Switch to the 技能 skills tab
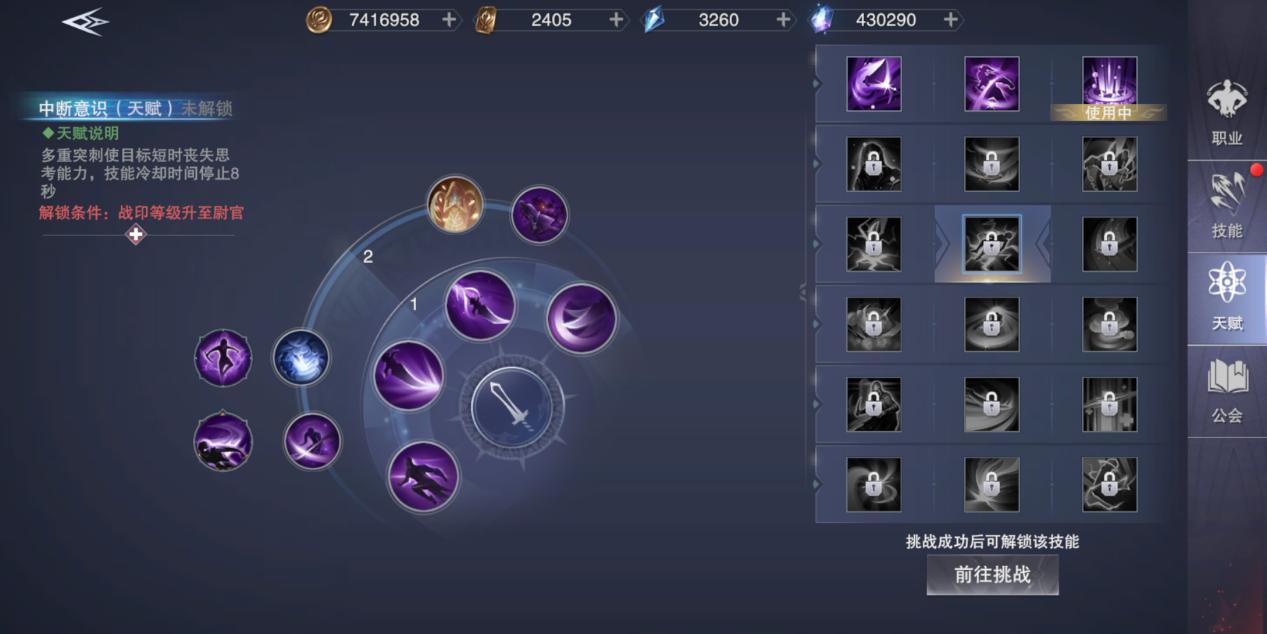Screen dimensions: 1267x634 1226,205
